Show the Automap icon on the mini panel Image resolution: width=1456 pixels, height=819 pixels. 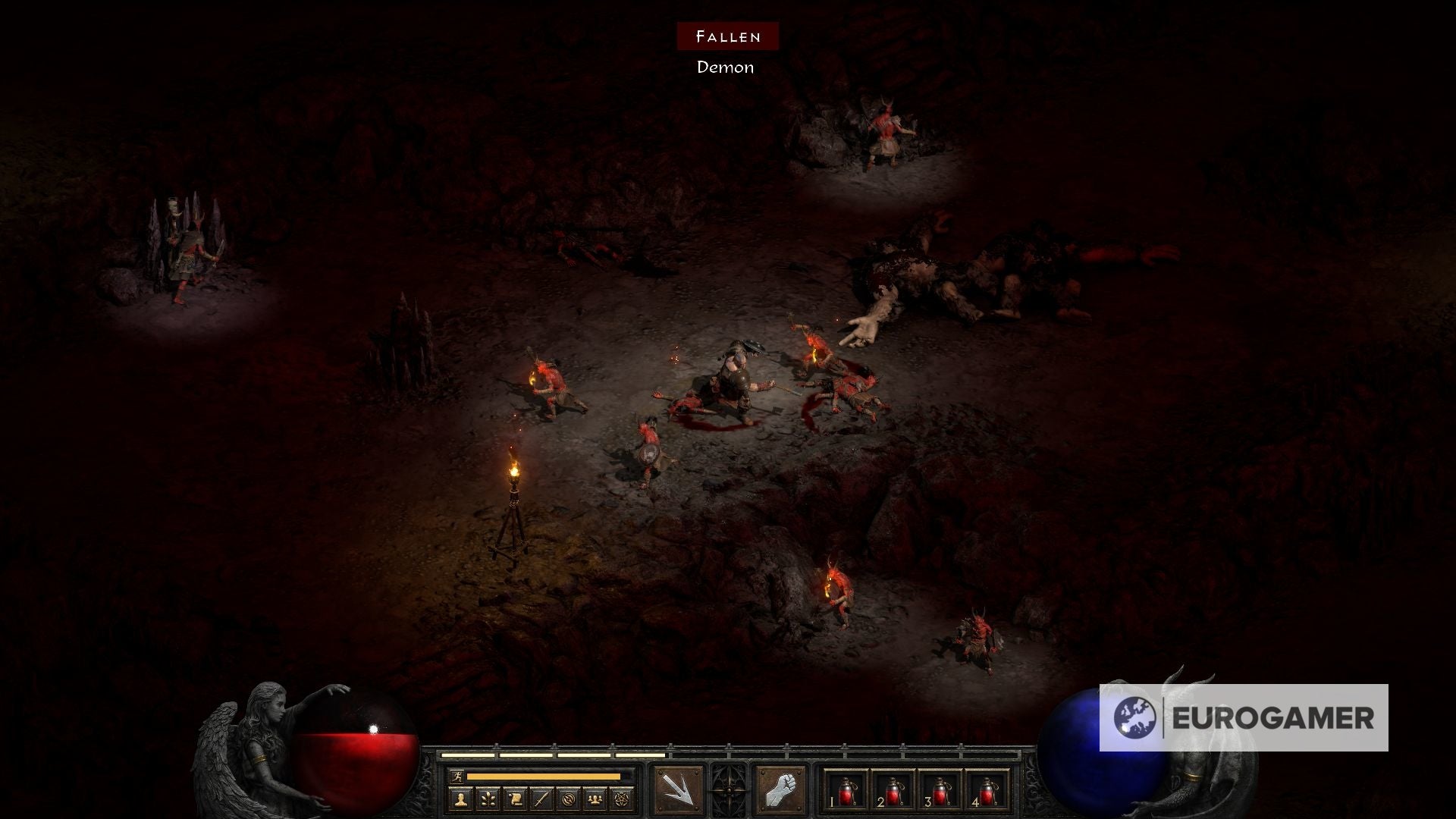(x=570, y=798)
